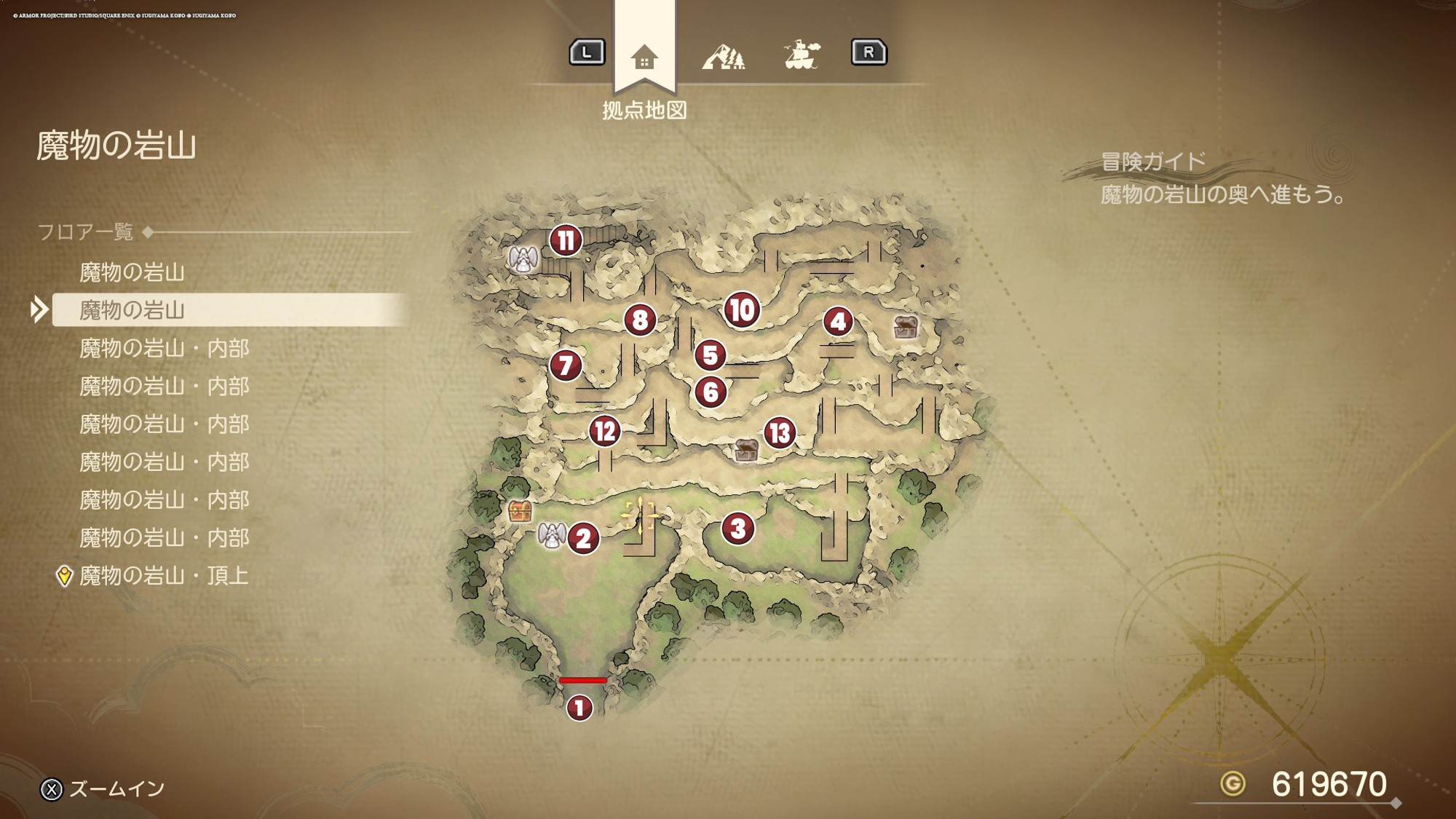1456x819 pixels.
Task: Choose the unhighlighted 魔物の岩山 floor entry
Action: (x=132, y=272)
